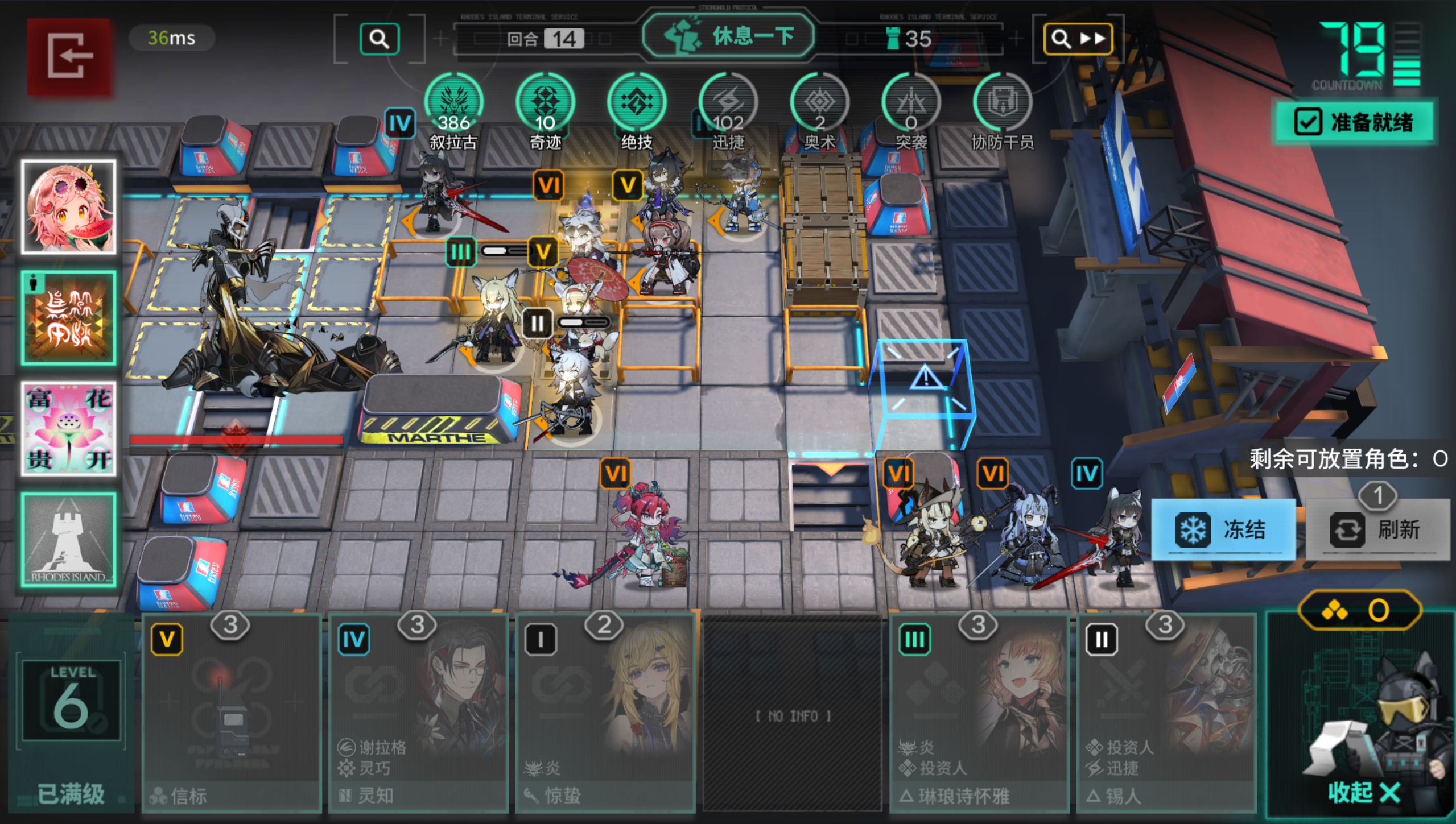Confirm the 准备就绪 ready button
Screen dimensions: 1456x824
[1354, 122]
